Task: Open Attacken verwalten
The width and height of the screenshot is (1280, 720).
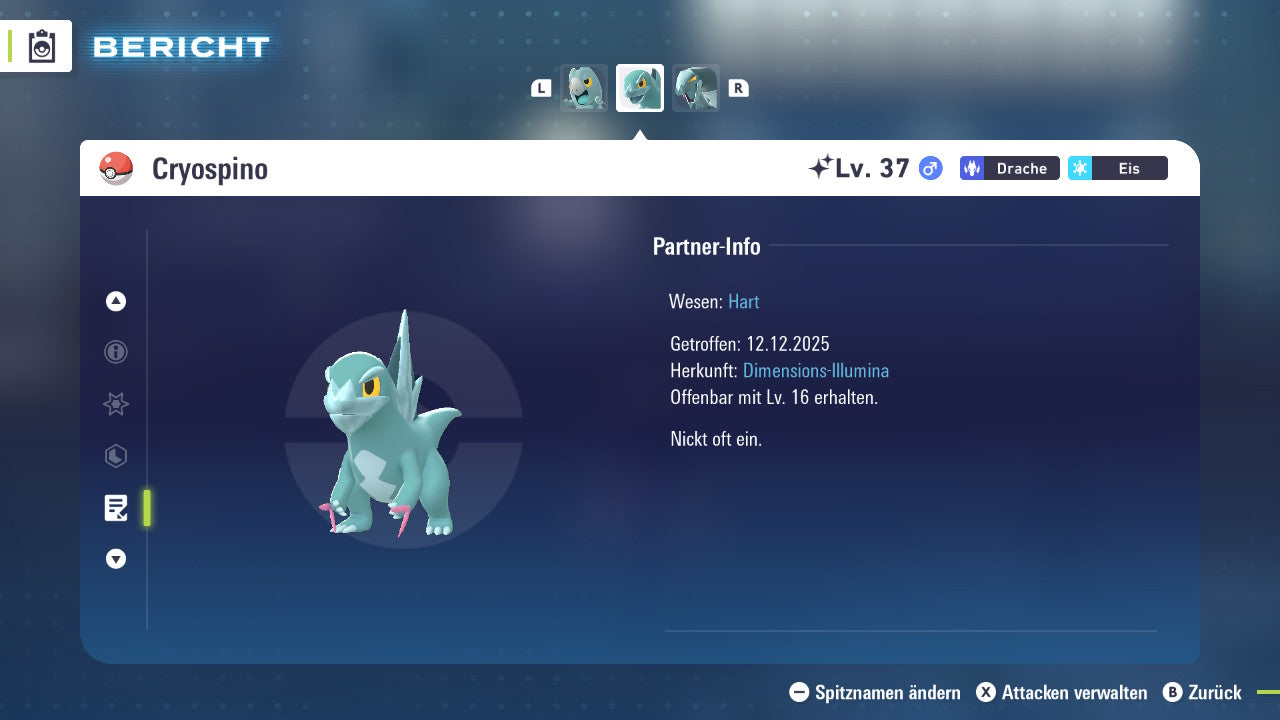Action: pos(1060,692)
